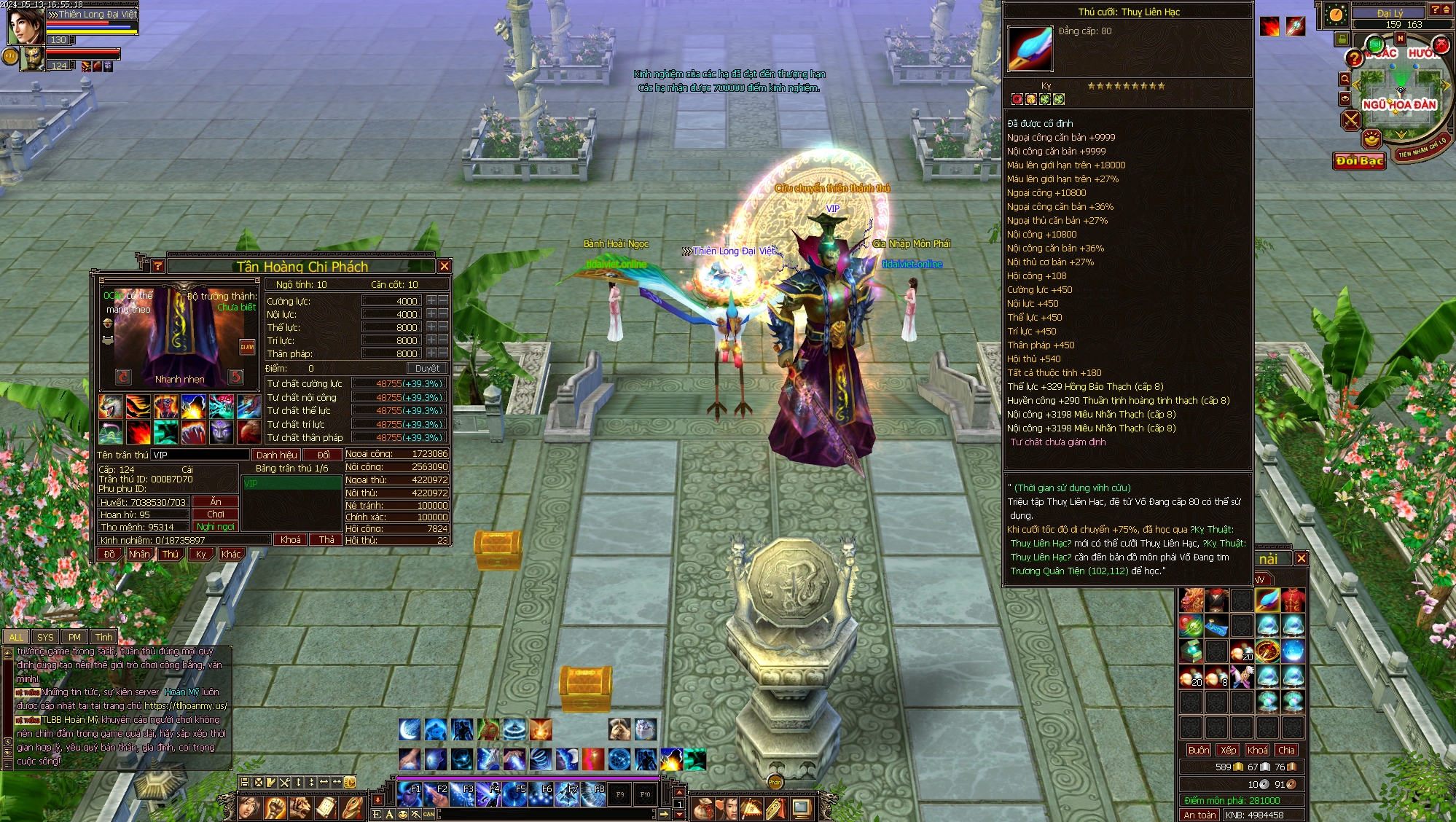Close the Tần Hoàng Chi Phách pet window
The height and width of the screenshot is (822, 1456).
point(444,267)
